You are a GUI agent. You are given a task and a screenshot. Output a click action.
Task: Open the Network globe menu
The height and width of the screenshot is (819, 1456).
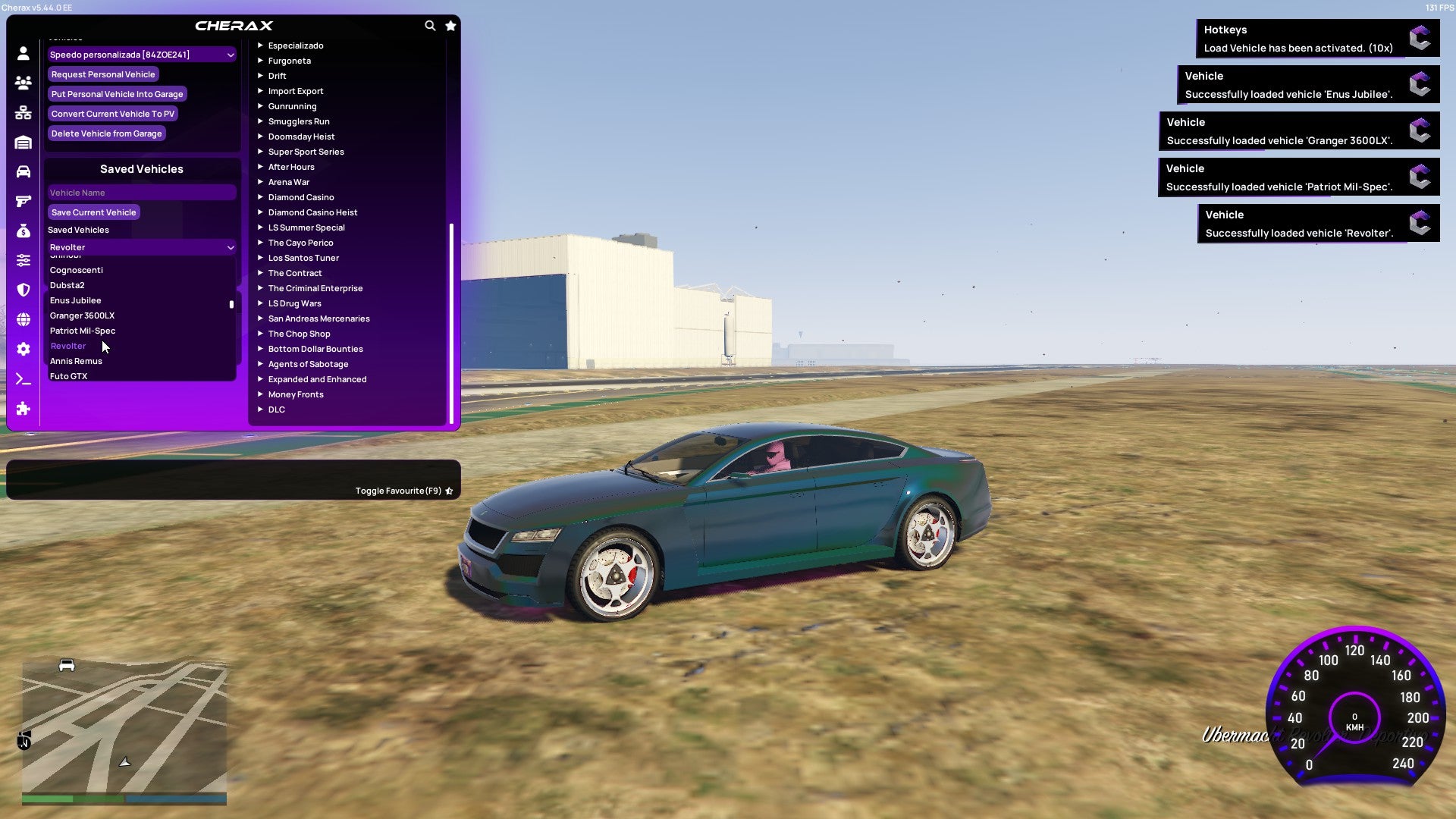(23, 320)
